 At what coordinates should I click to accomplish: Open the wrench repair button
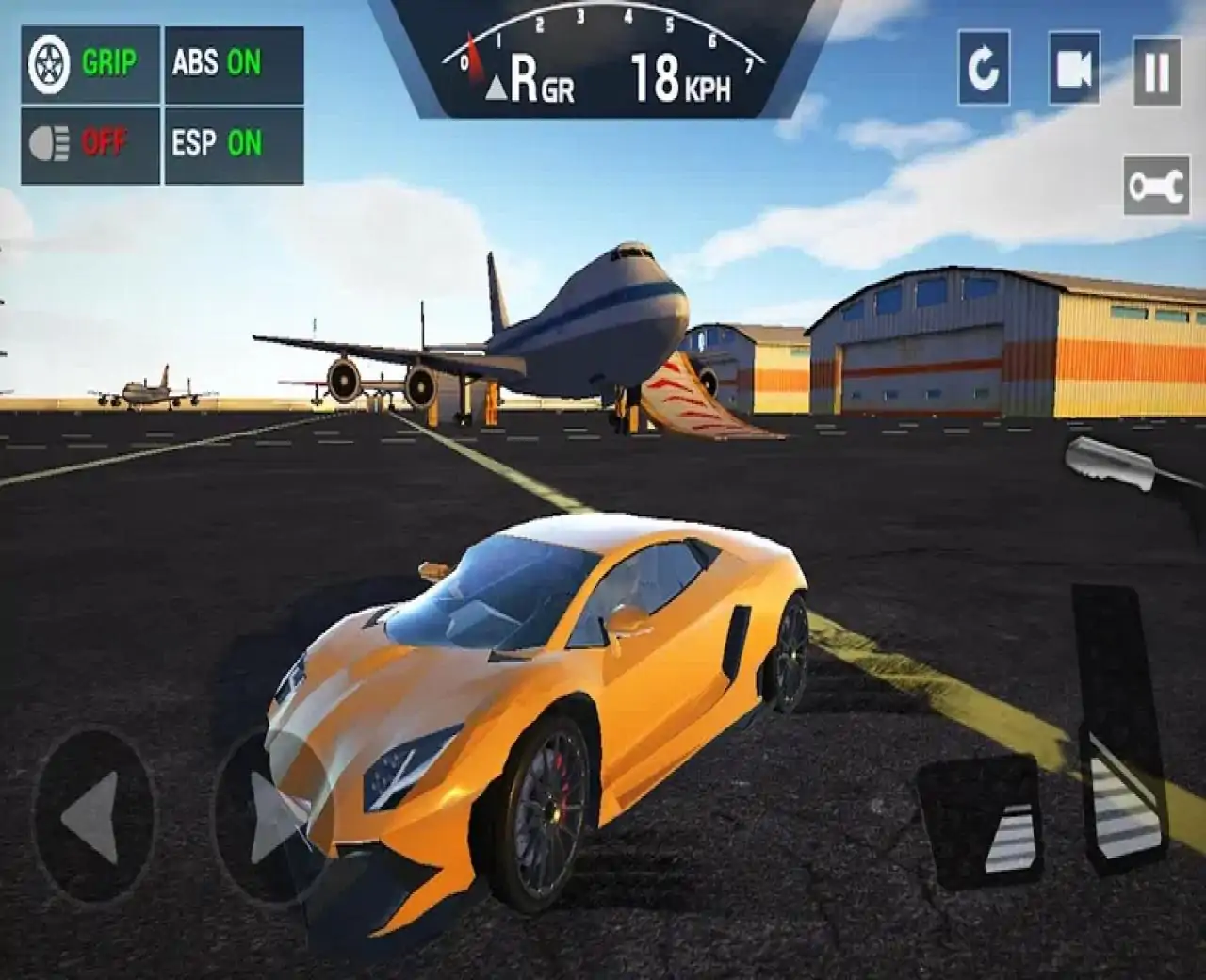pyautogui.click(x=1156, y=186)
